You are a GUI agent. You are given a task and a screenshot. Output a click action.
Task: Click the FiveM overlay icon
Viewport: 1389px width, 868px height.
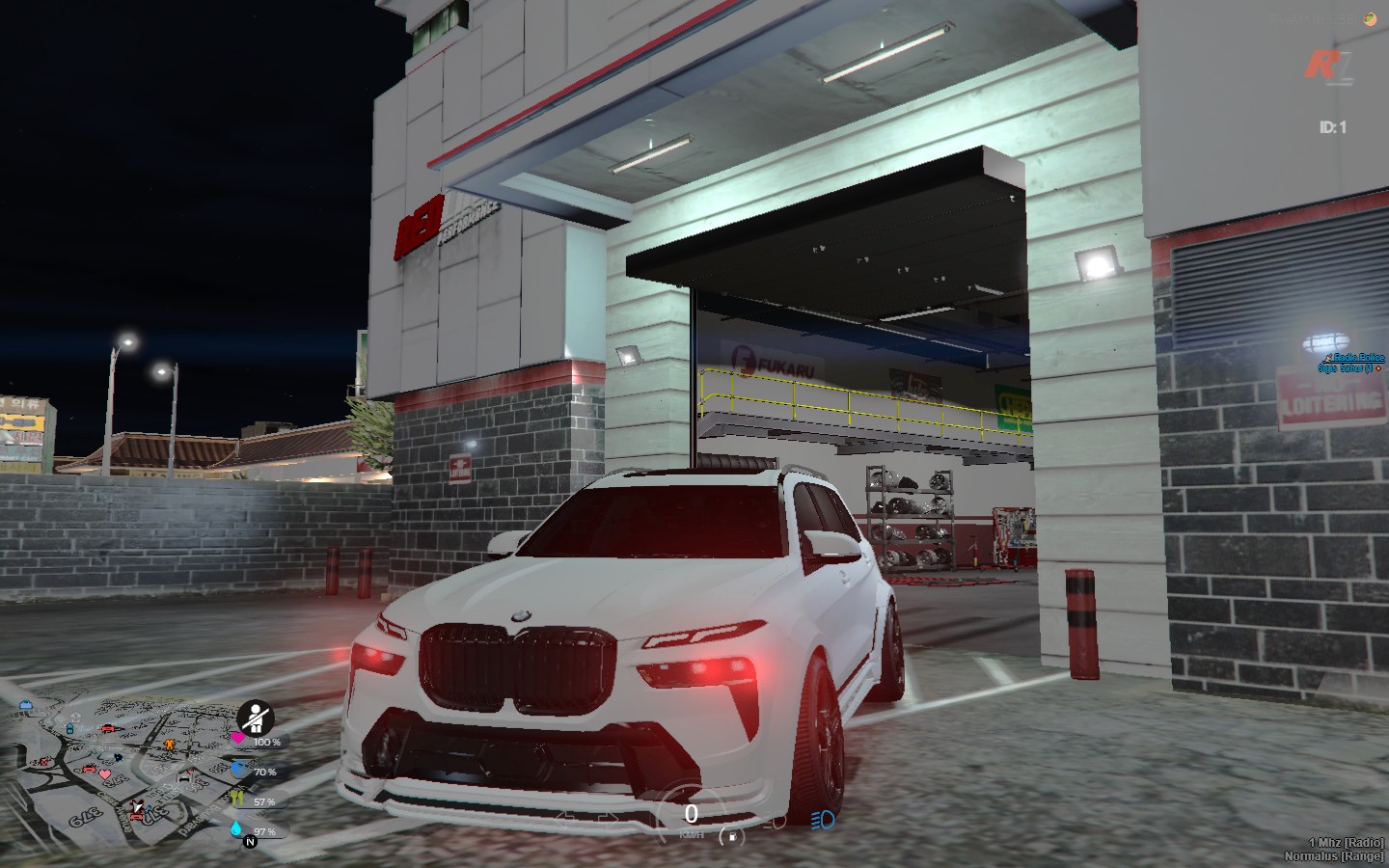pyautogui.click(x=1368, y=18)
